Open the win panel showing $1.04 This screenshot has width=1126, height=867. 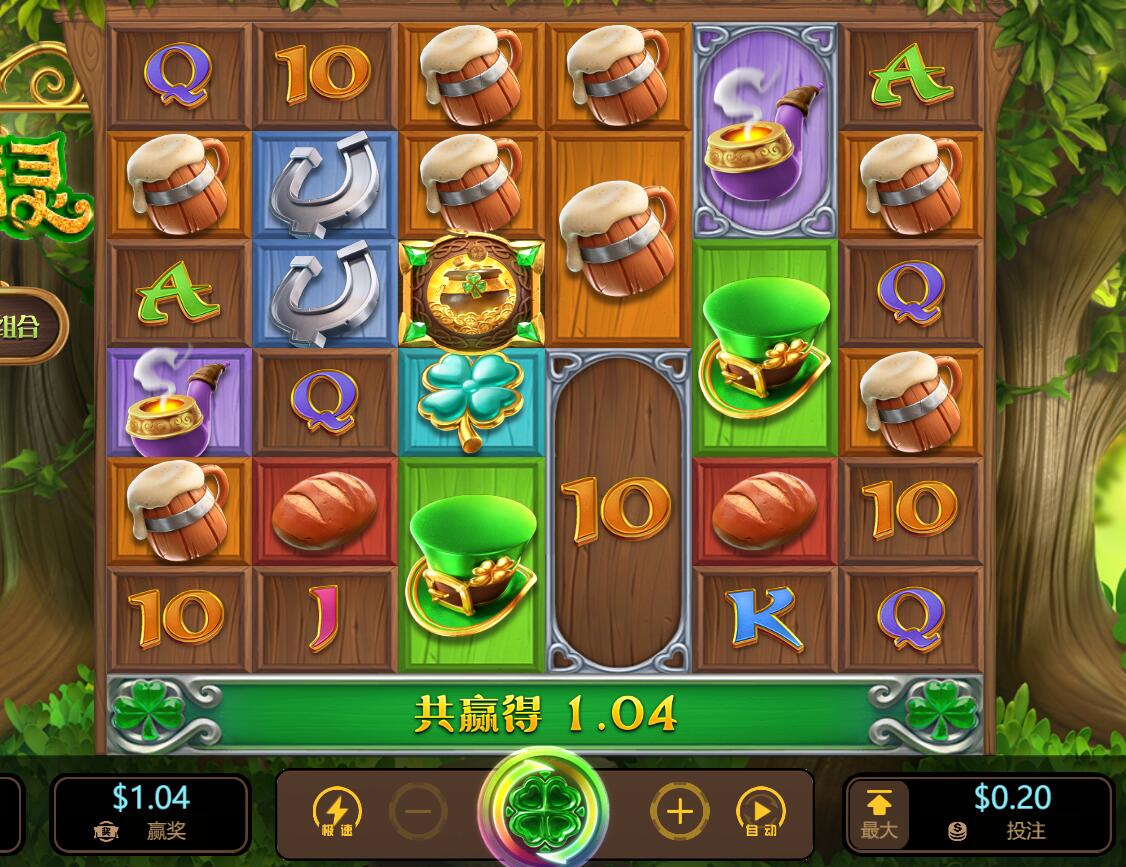click(150, 812)
